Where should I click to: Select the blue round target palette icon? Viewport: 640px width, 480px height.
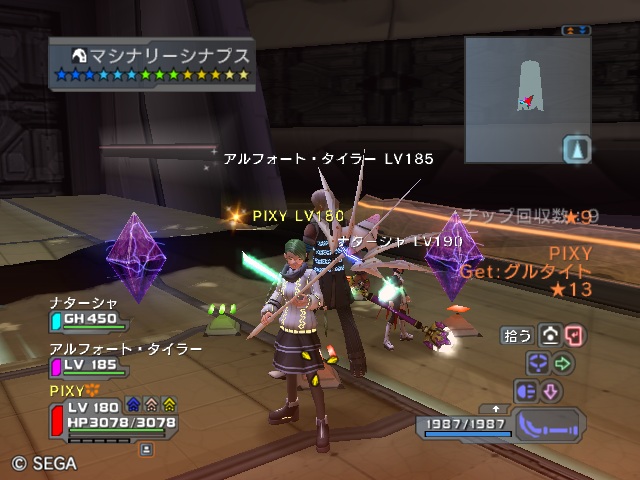pos(537,363)
